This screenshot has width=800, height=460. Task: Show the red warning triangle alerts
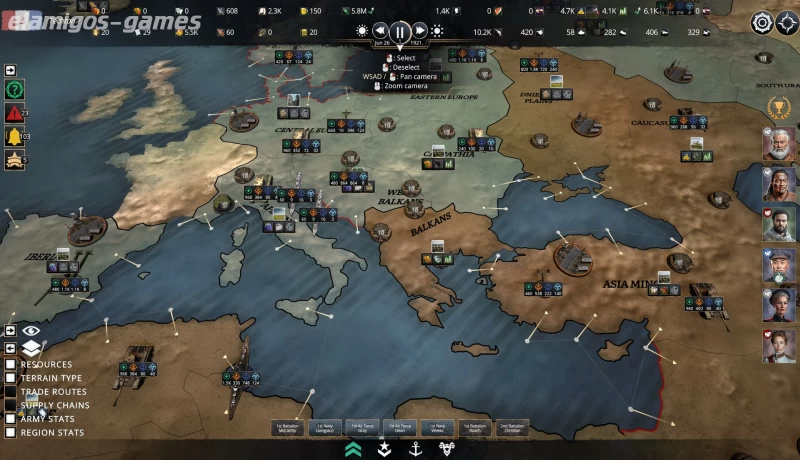15,112
